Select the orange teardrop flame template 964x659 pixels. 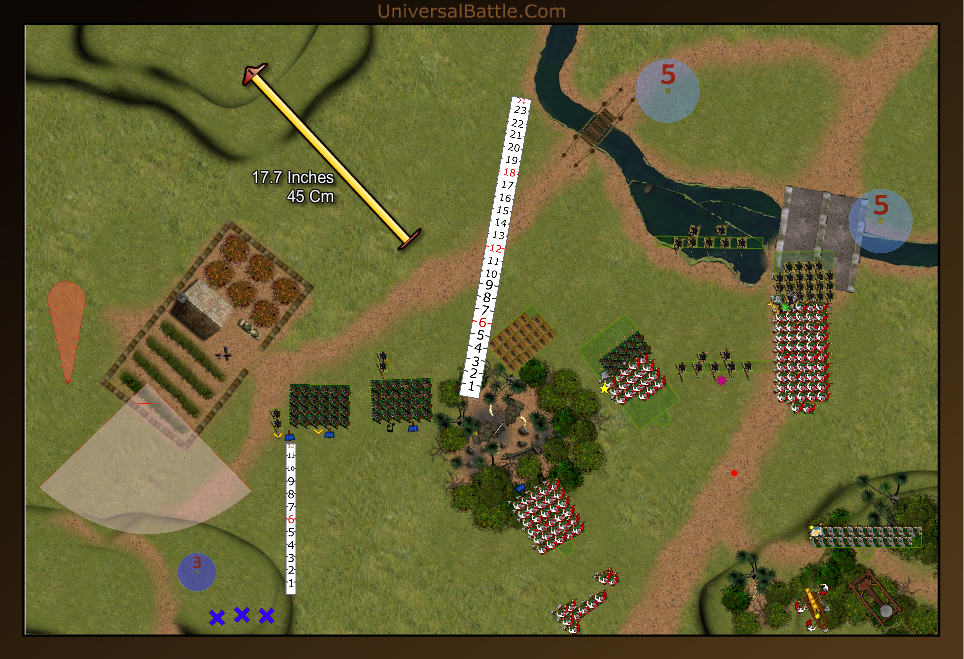[66, 325]
